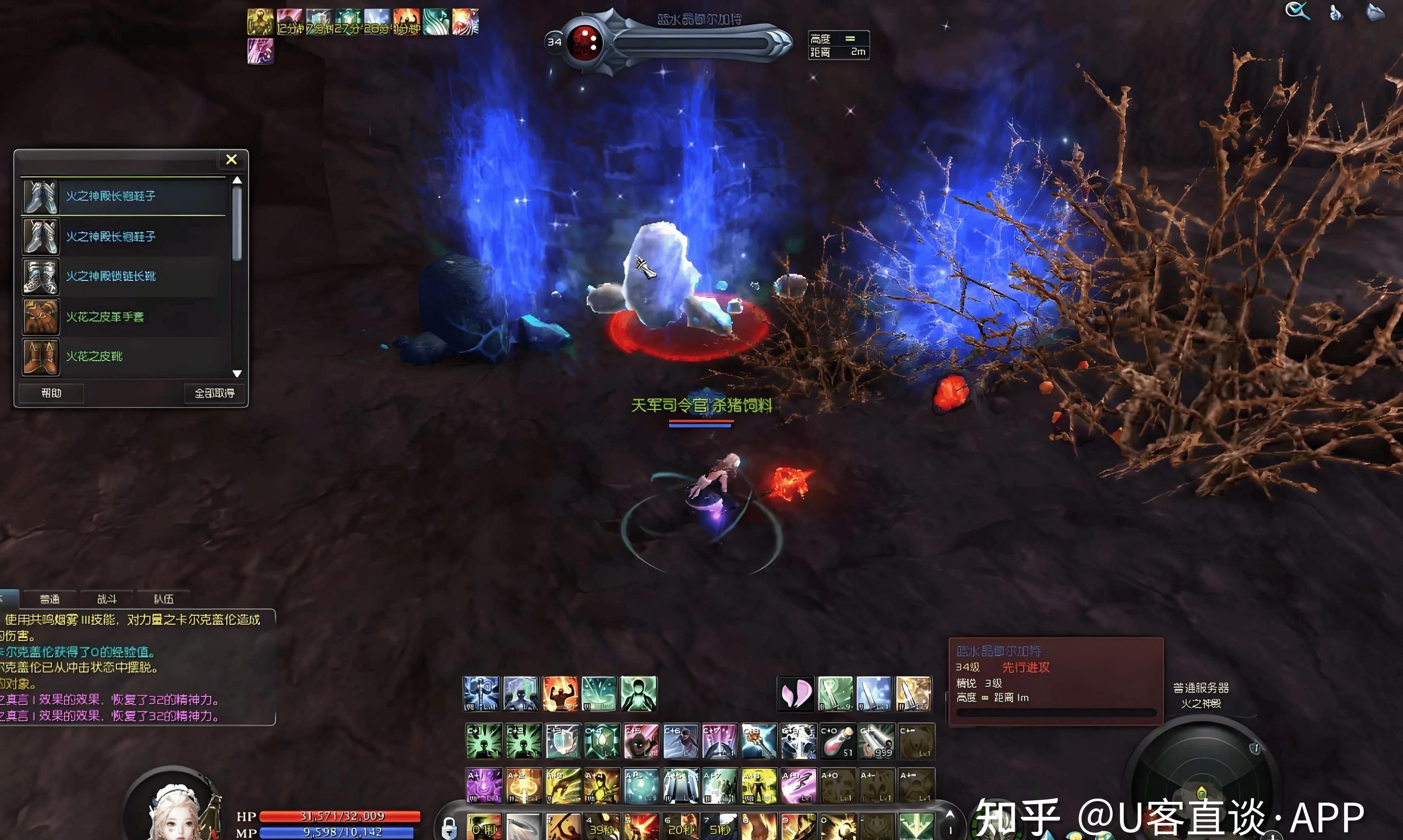Screen dimensions: 1403x840
Task: Close the loot window
Action: click(231, 159)
